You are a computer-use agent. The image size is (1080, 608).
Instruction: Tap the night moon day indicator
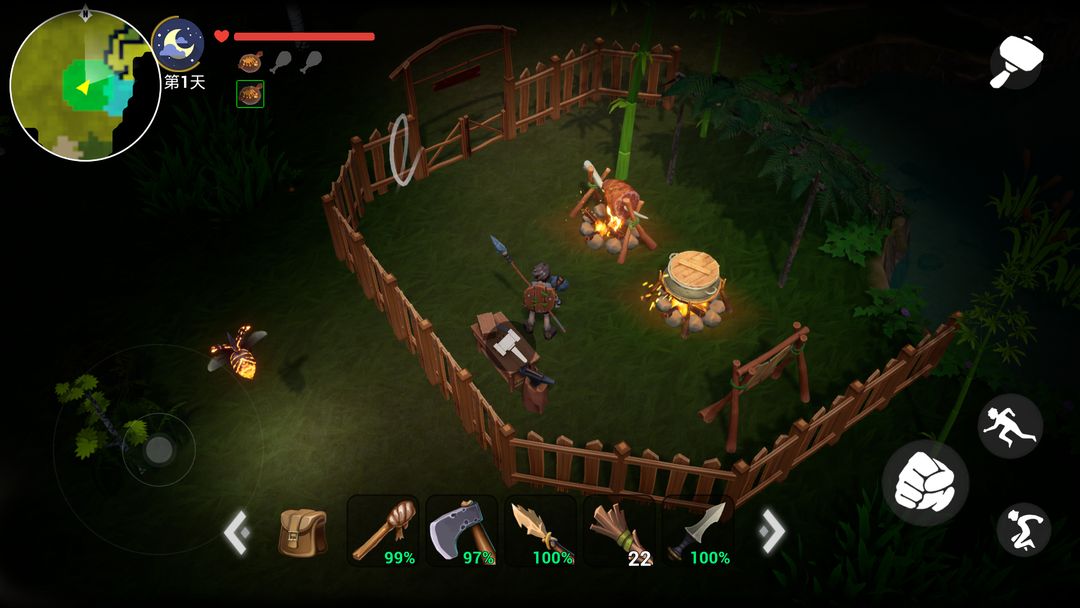point(179,44)
